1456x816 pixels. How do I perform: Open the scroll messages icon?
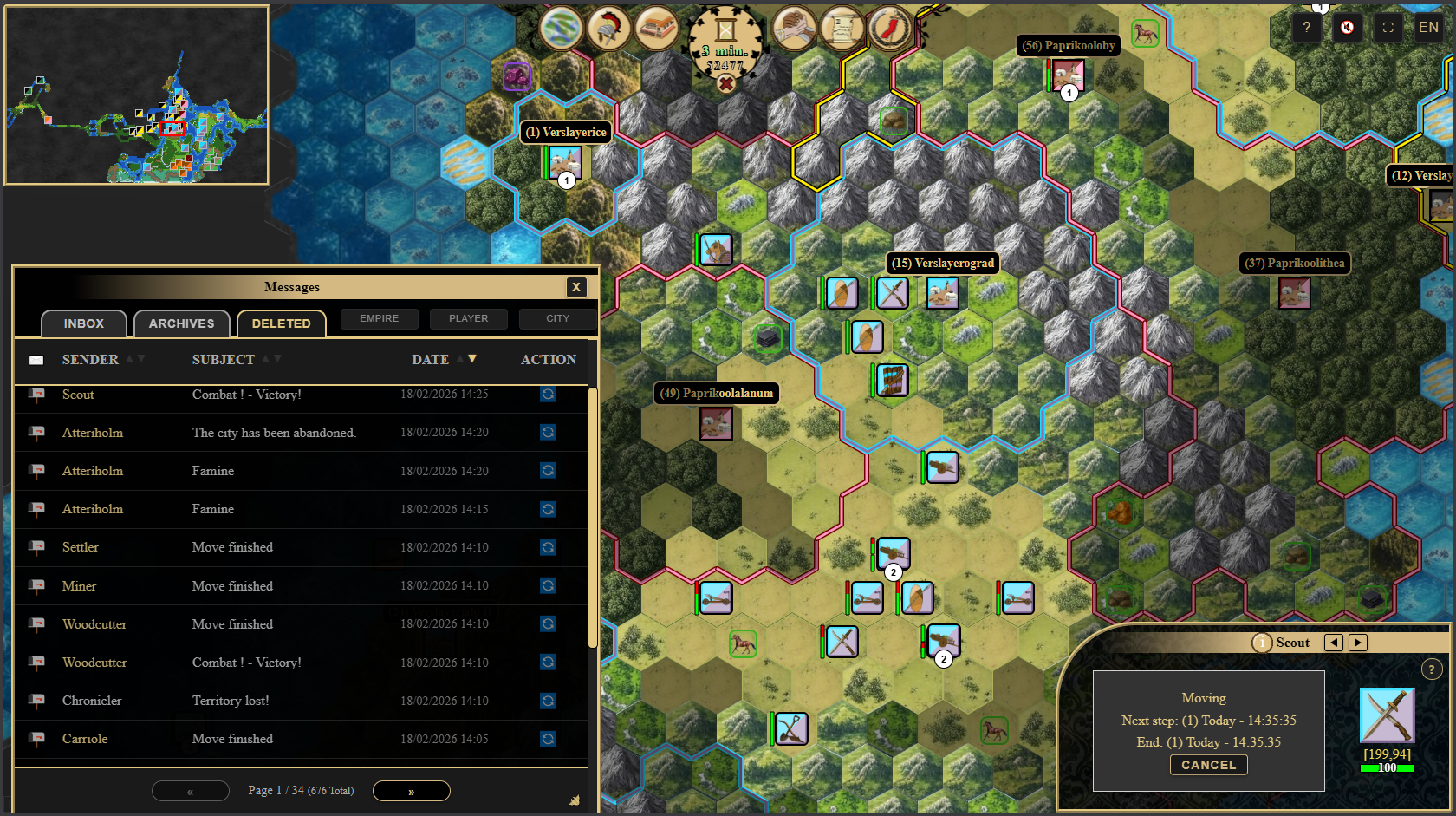tap(842, 28)
